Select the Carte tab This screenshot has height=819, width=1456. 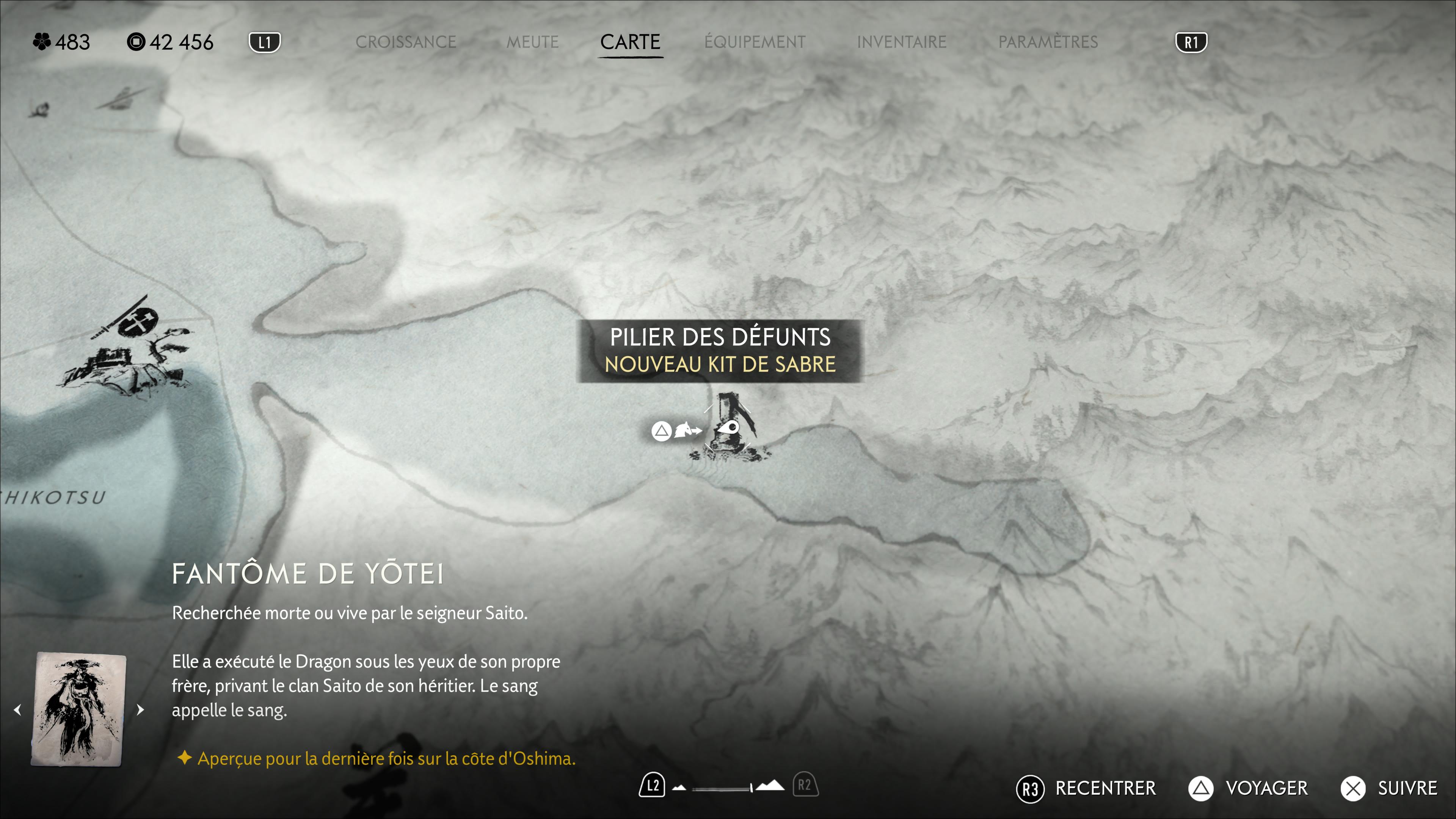630,42
